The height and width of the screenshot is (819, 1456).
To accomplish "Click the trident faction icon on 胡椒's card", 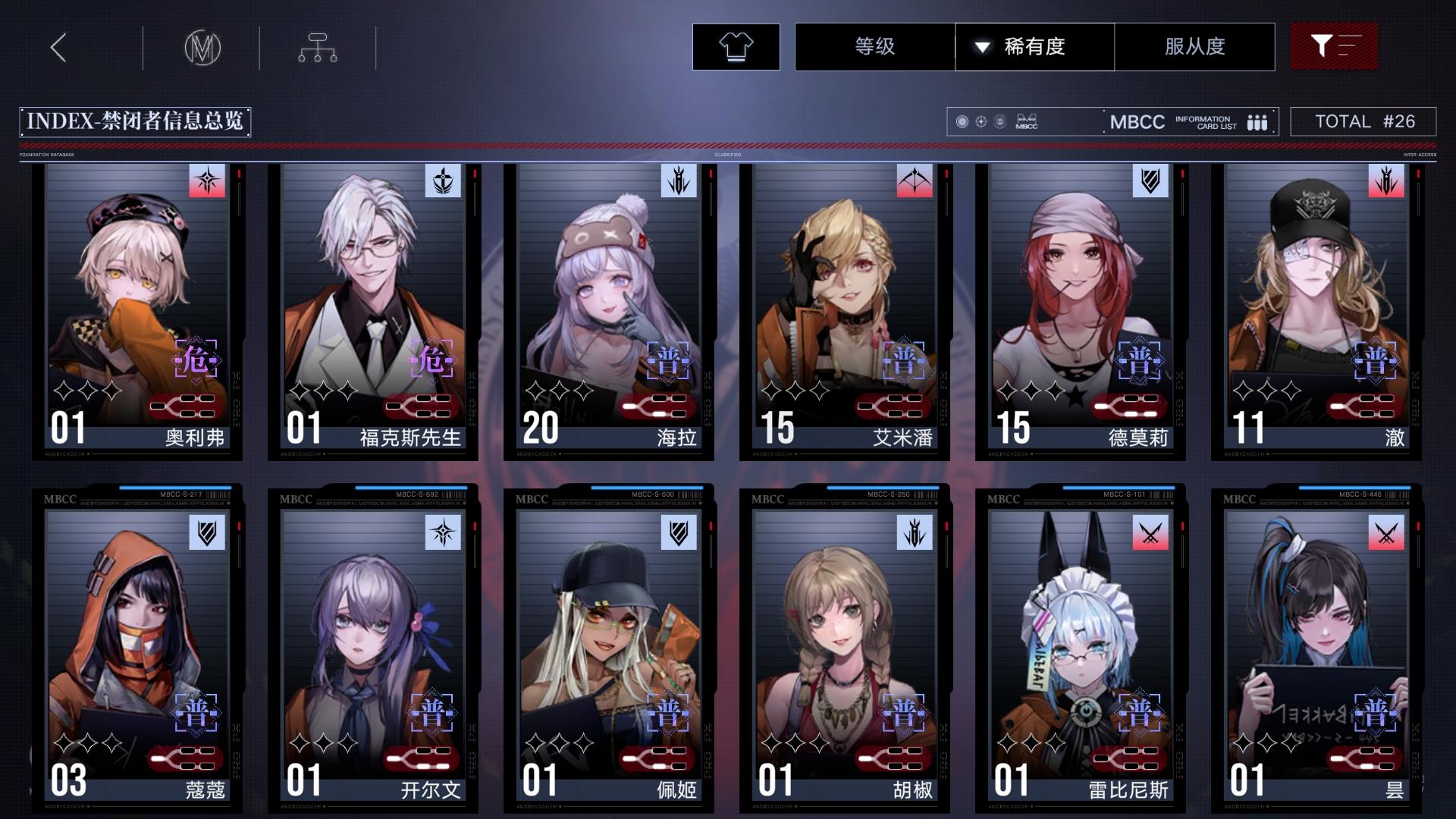I will point(913,532).
